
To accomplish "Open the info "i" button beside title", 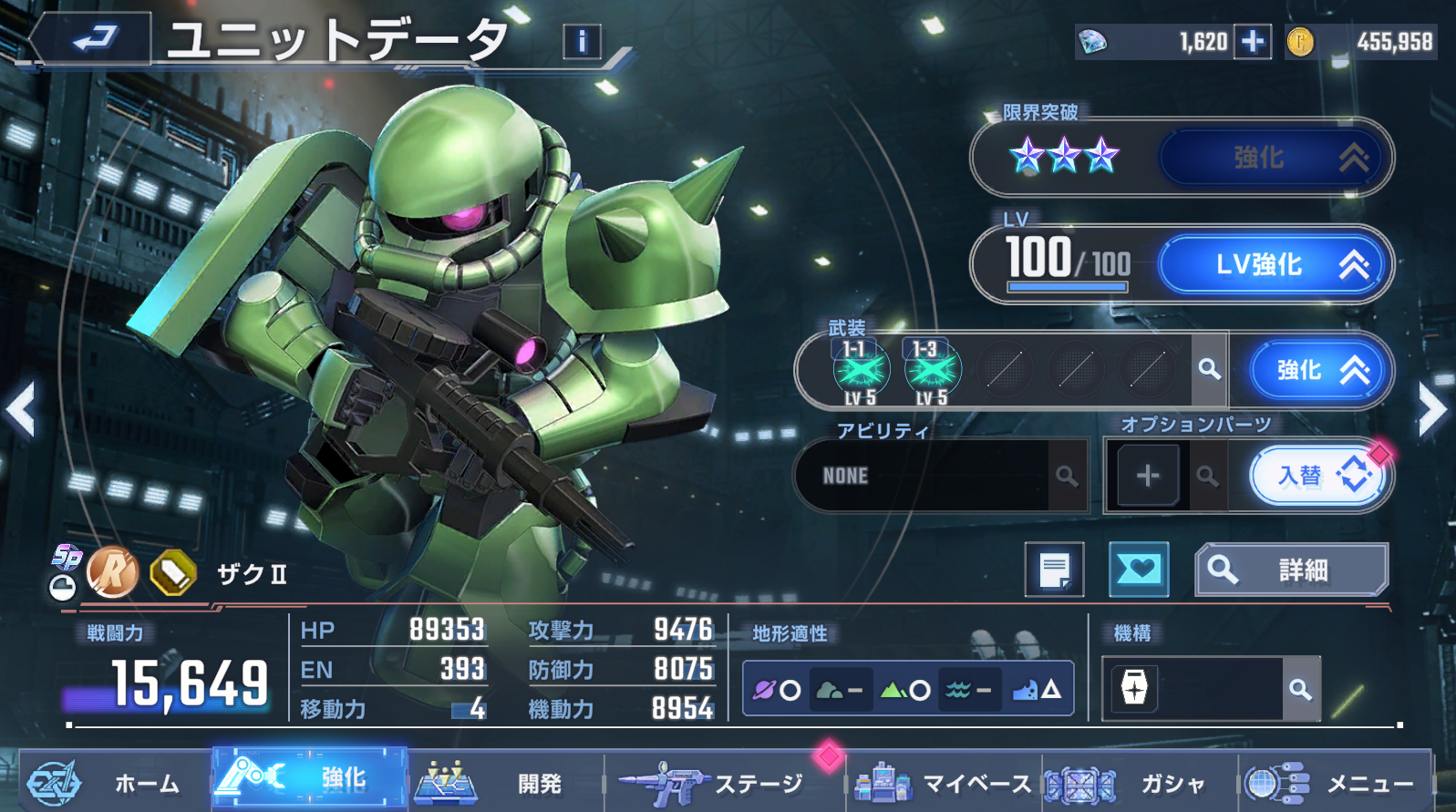I will [582, 41].
